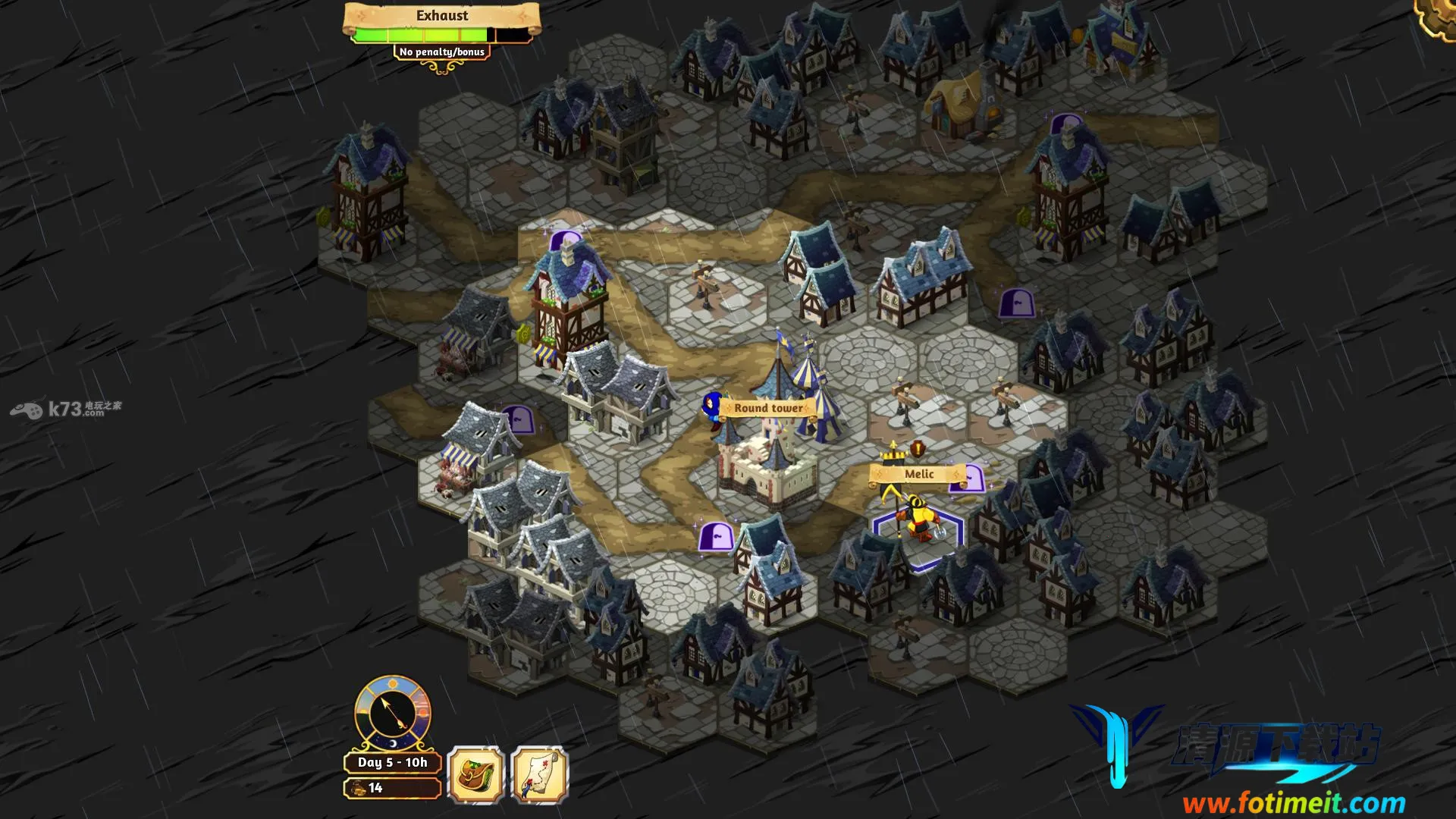Click the day-night clock dial
Screen dimensions: 1456x819
[x=393, y=714]
